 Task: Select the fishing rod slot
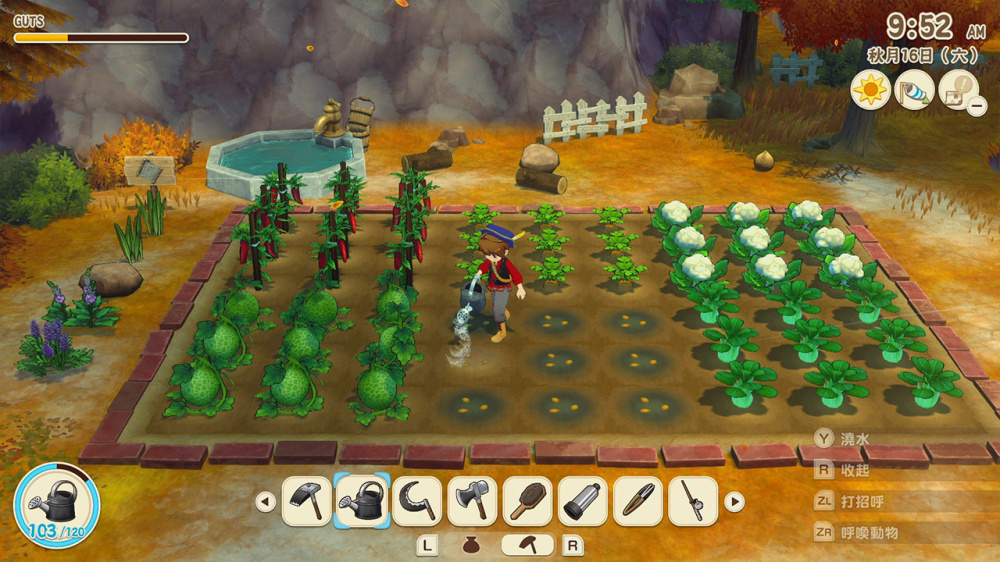click(692, 501)
